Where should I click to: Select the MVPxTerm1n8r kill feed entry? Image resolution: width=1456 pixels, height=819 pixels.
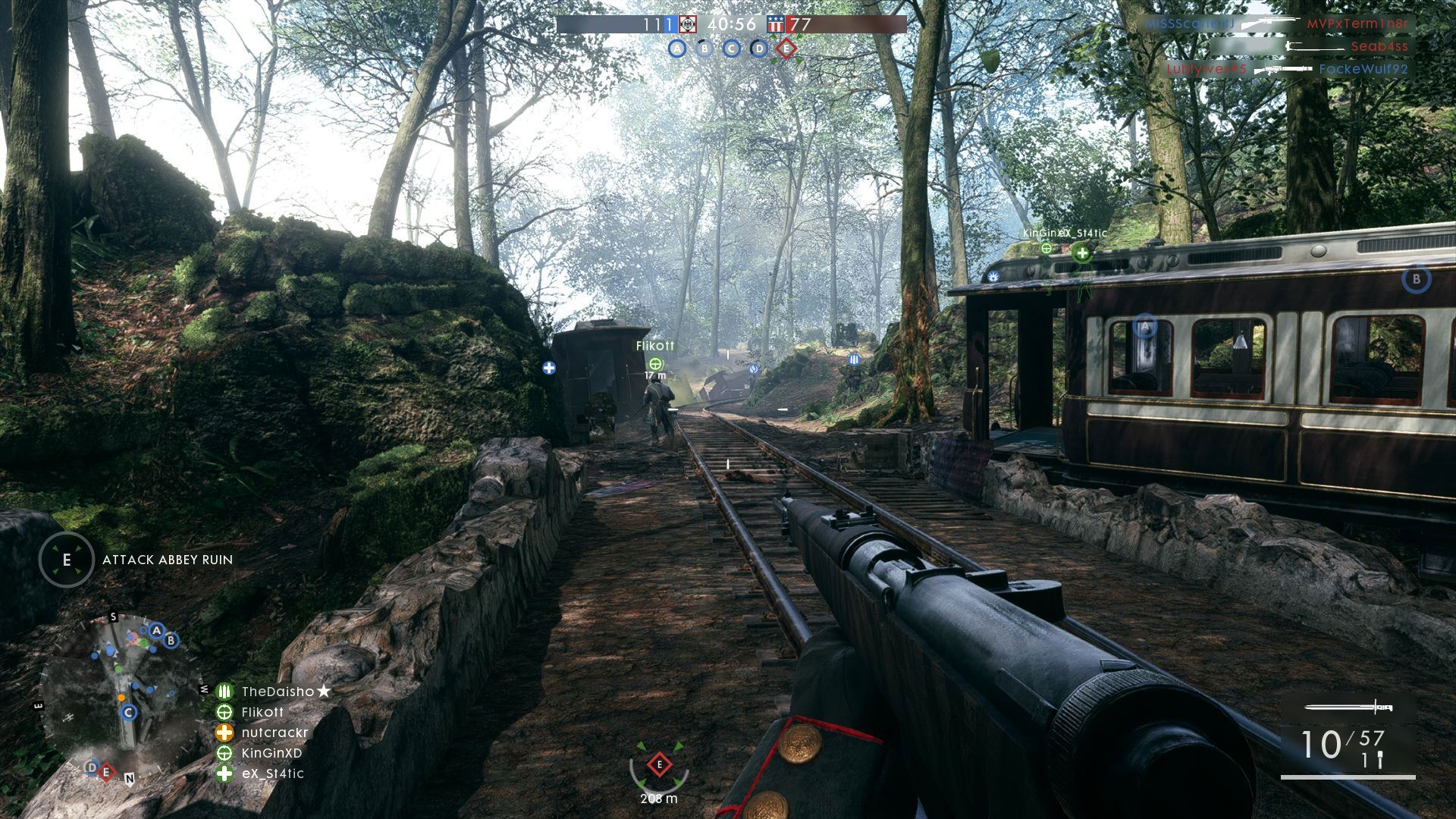coord(1357,24)
